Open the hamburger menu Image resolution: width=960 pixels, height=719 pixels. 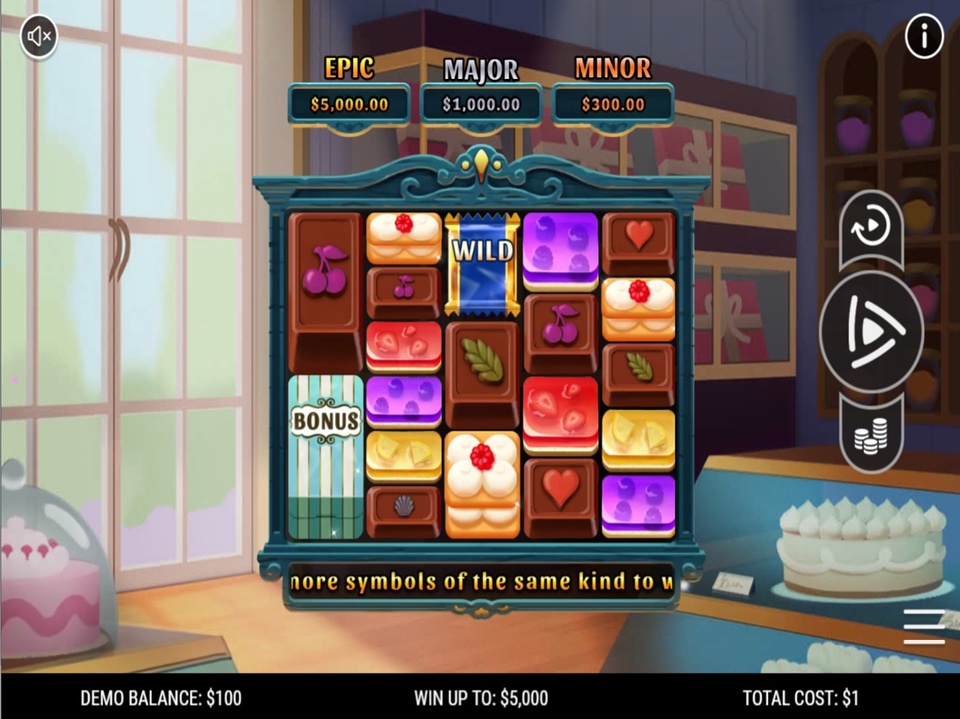tap(924, 626)
